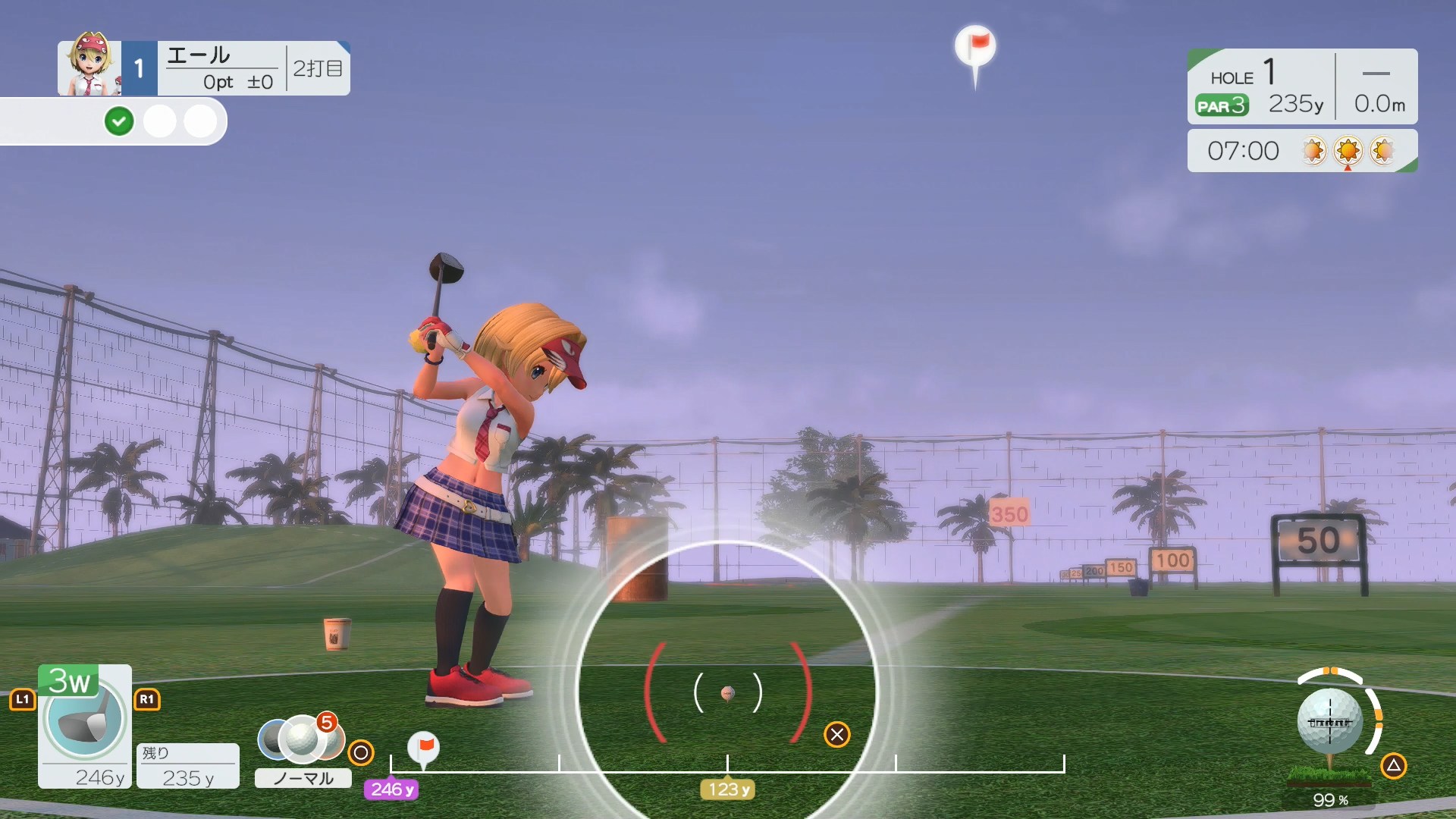Click the L1 previous club icon

(22, 700)
